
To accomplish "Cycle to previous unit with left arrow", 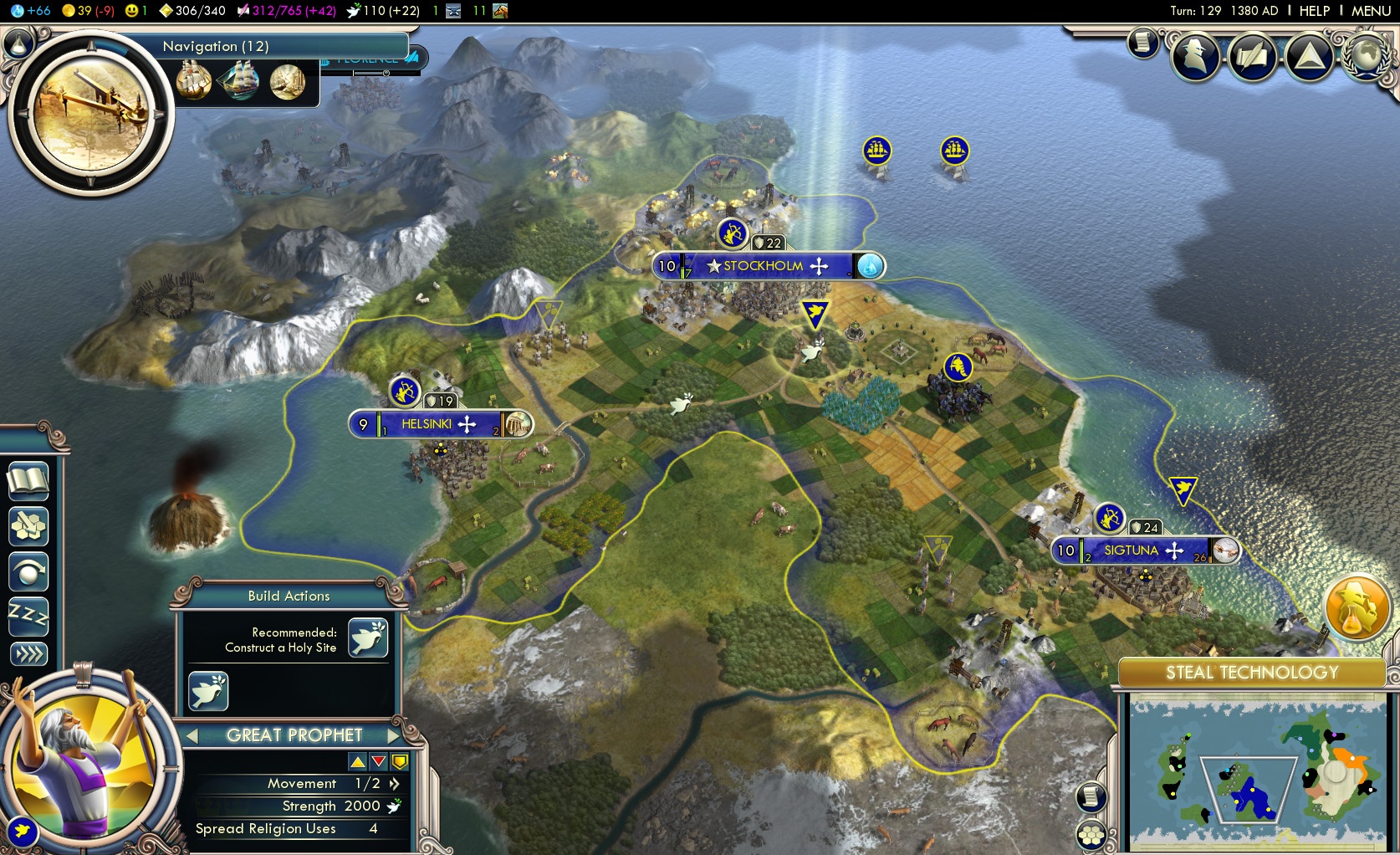I will click(x=192, y=735).
